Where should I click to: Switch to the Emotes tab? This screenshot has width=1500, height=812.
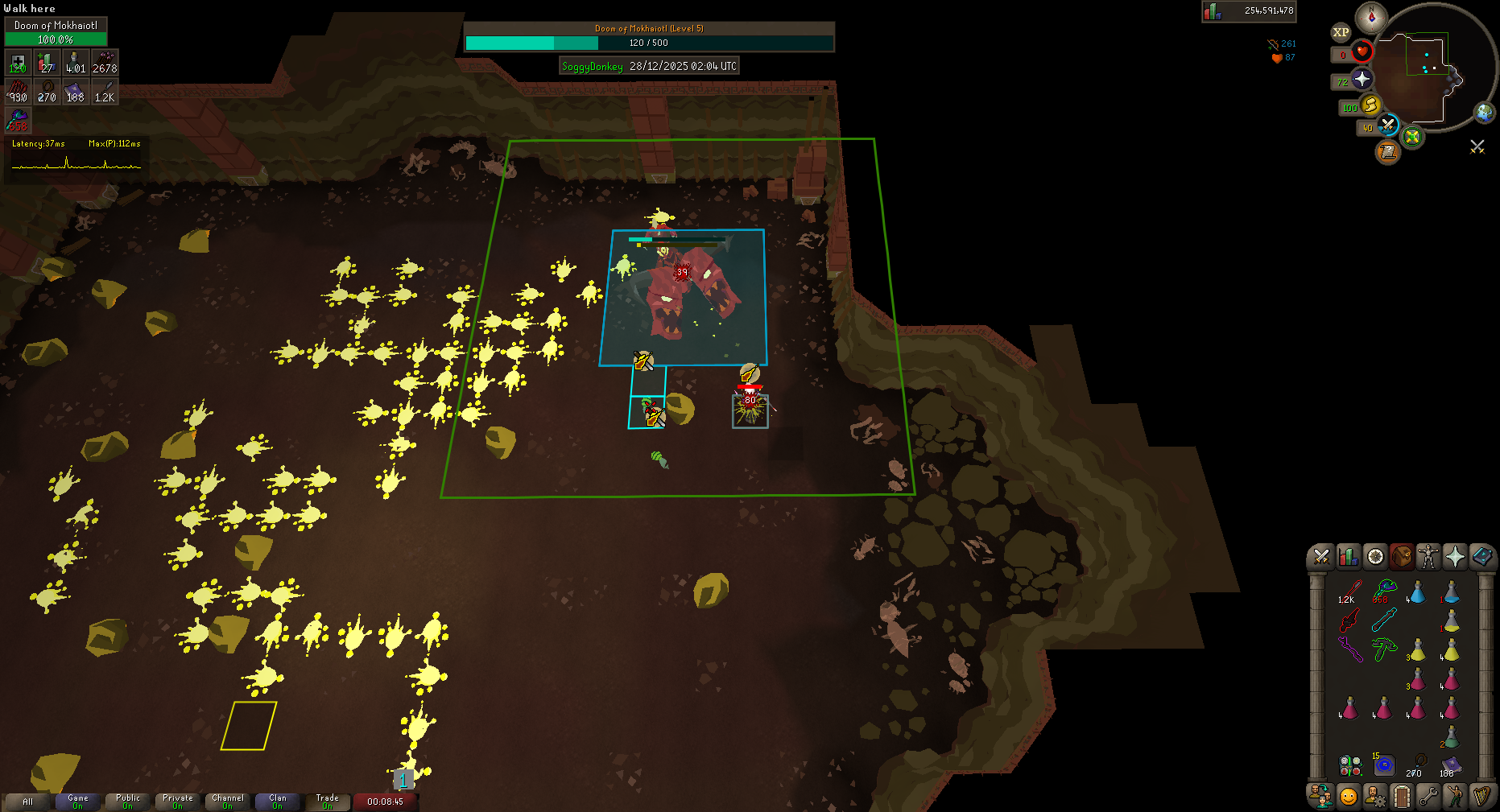(1455, 797)
